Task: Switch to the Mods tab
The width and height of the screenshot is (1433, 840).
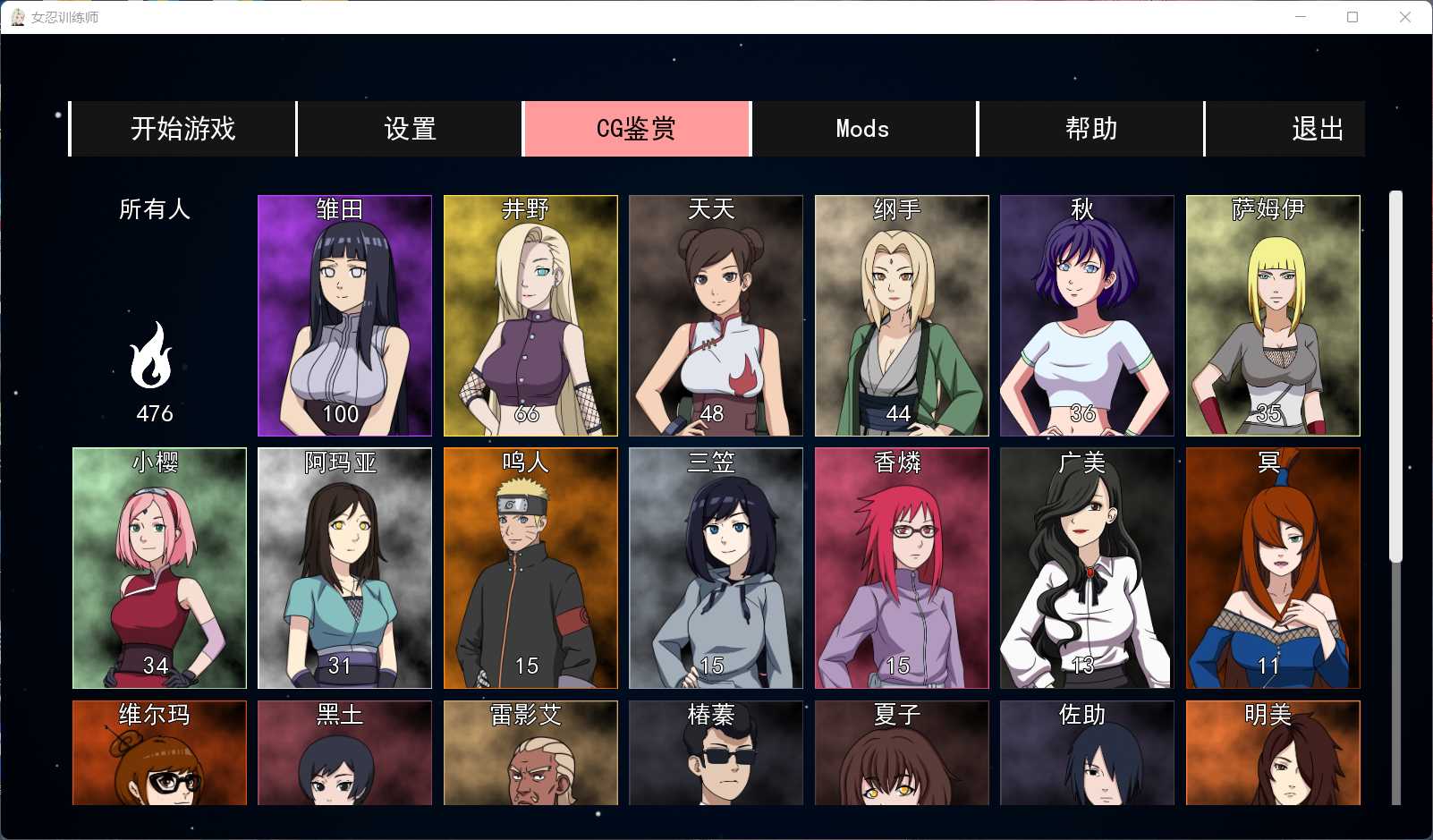Action: (x=861, y=129)
